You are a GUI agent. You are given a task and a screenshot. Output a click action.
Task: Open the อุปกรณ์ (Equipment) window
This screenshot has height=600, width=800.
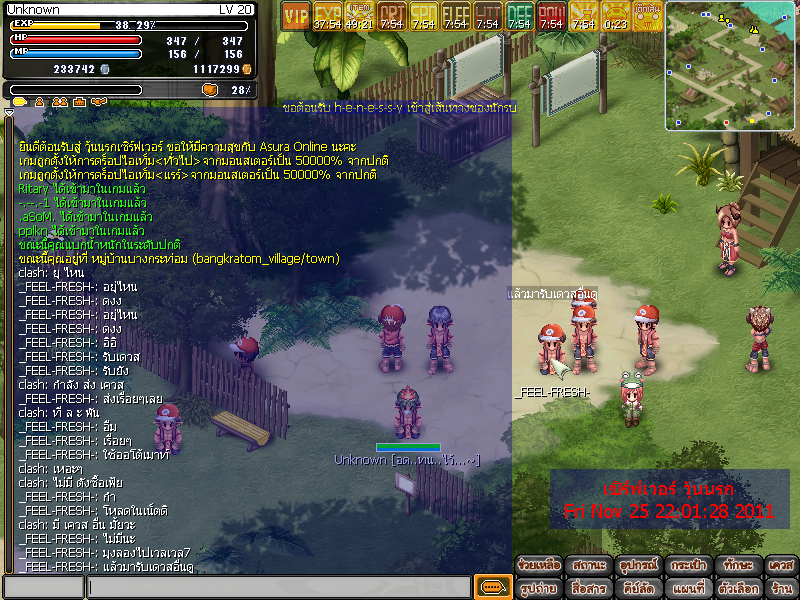(637, 565)
